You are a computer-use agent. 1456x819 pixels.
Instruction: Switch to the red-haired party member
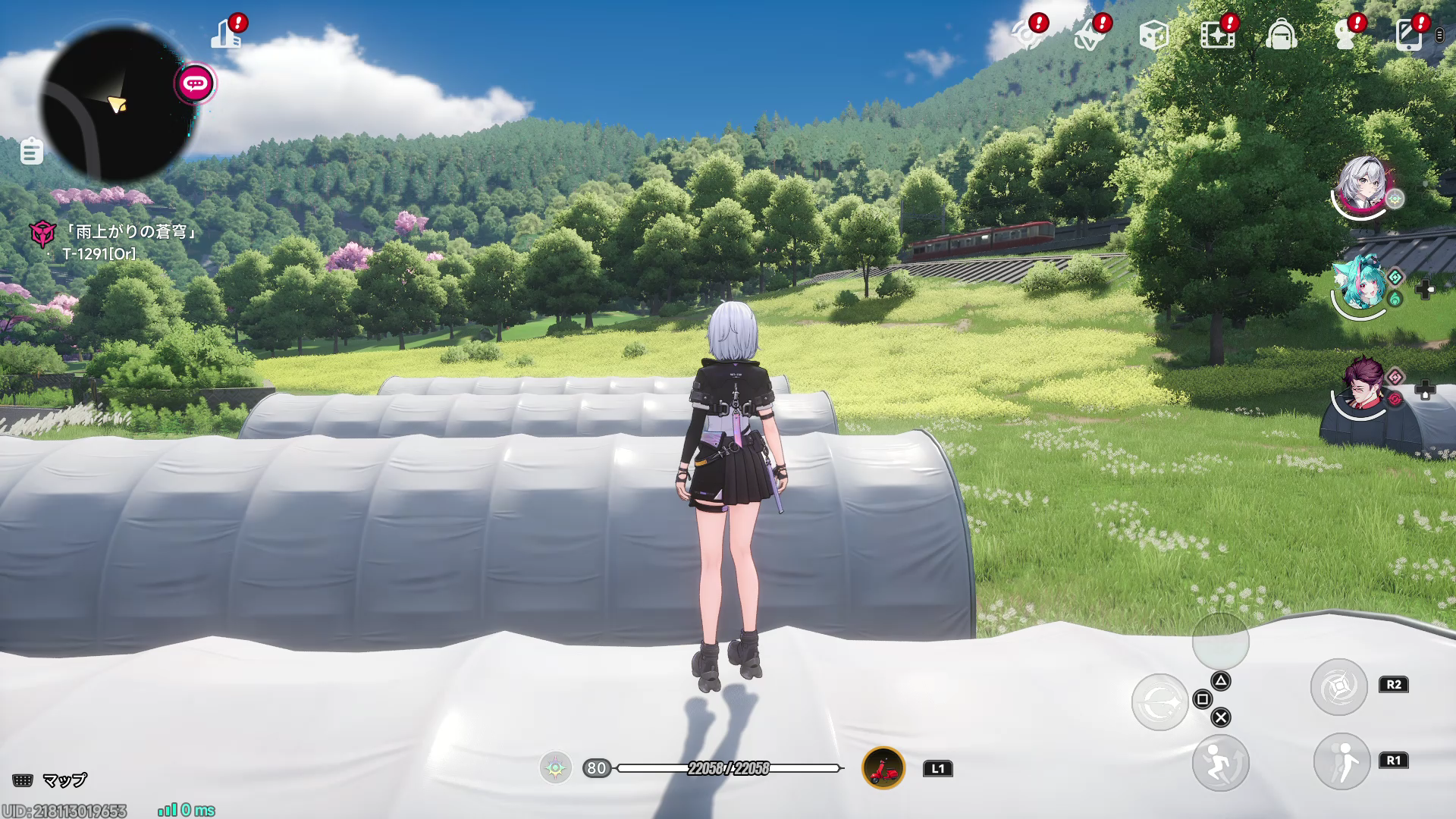(1362, 388)
